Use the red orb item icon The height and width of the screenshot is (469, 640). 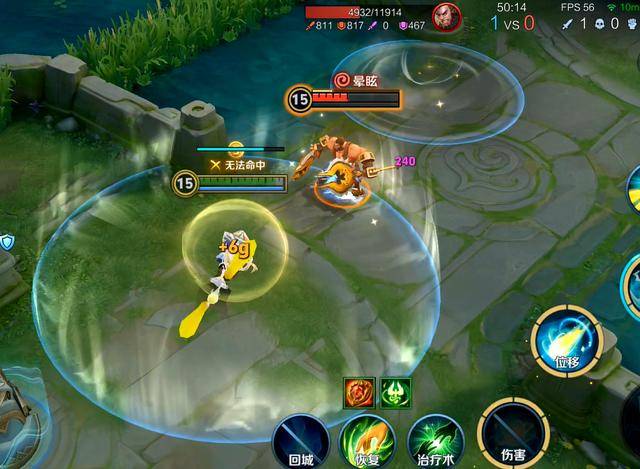click(x=358, y=391)
